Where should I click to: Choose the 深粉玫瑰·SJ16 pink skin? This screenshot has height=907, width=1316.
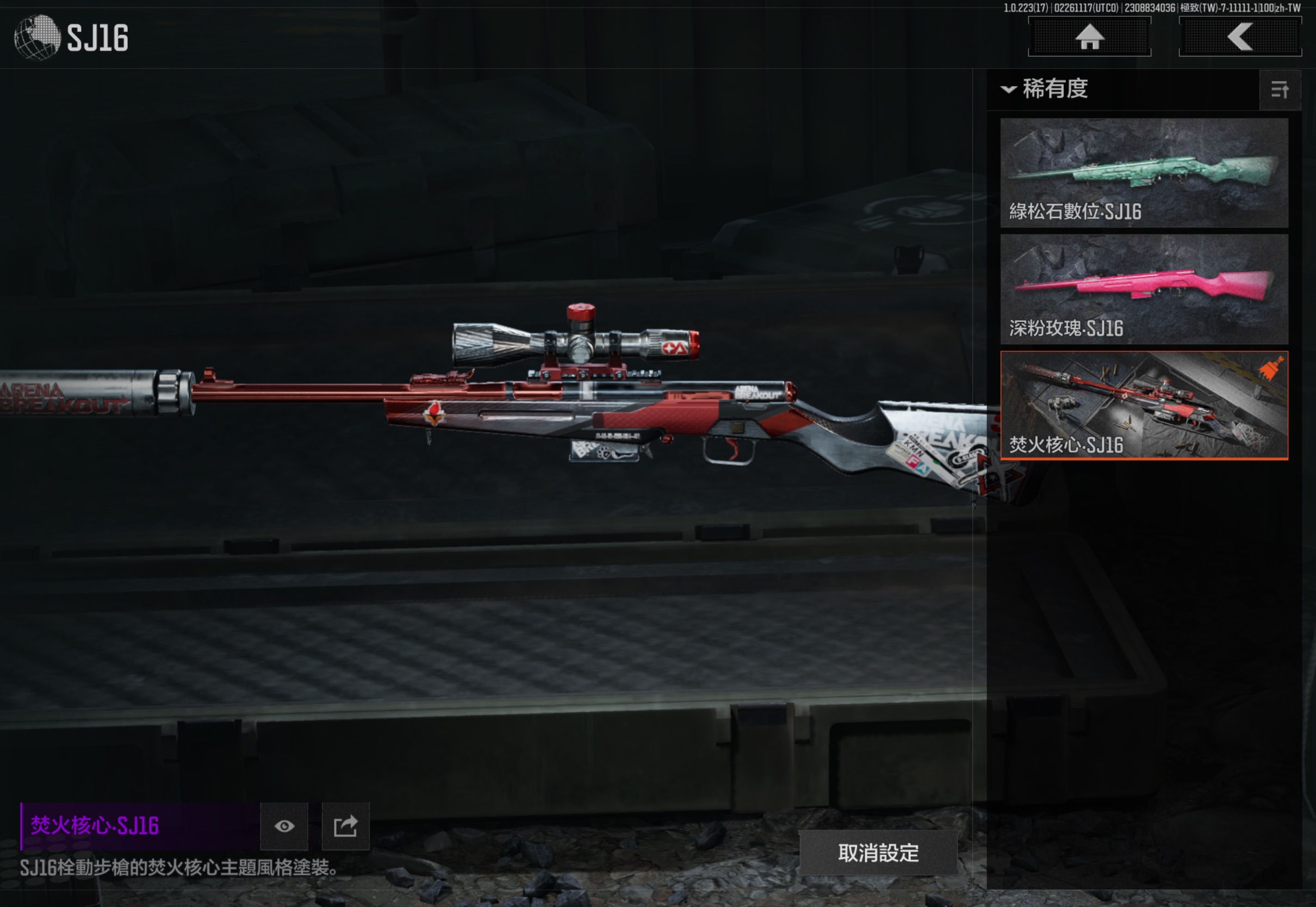tap(1143, 289)
